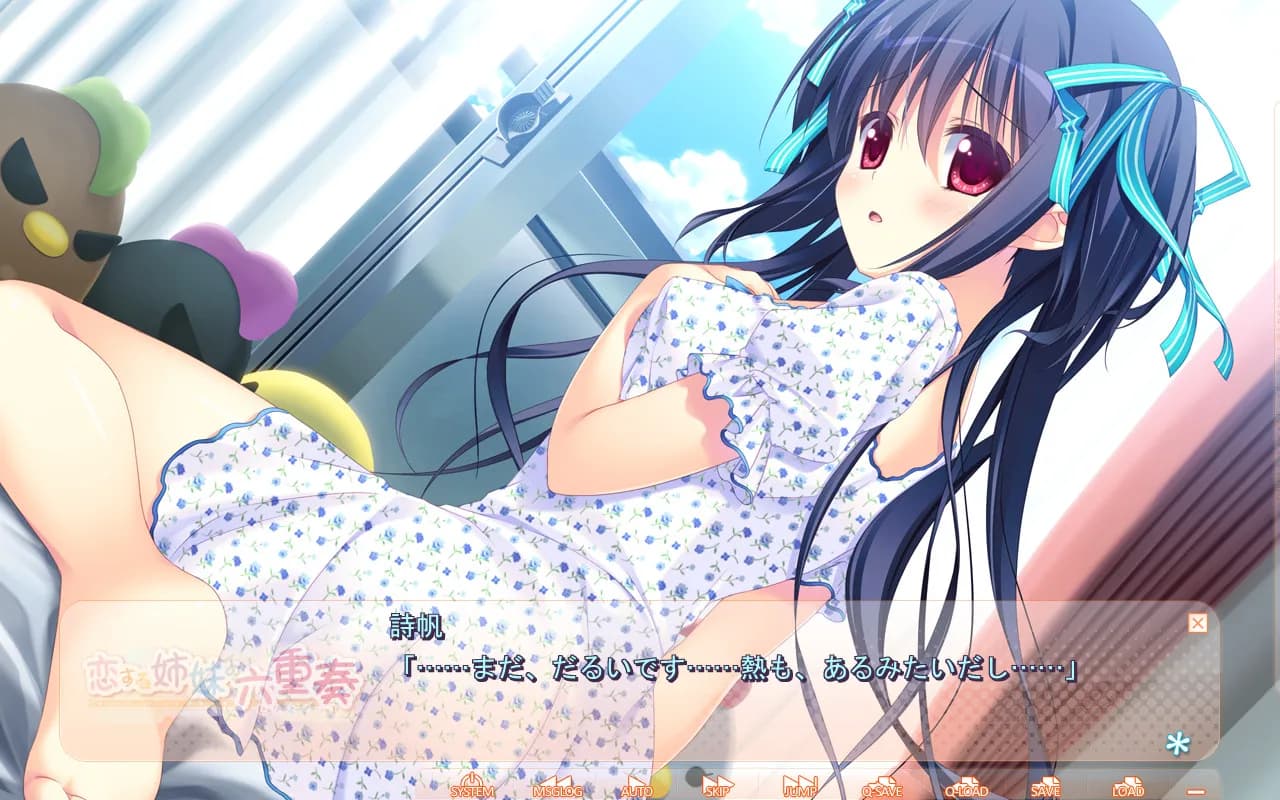Image resolution: width=1280 pixels, height=800 pixels.
Task: Open the SAVE file screen
Action: [1047, 788]
